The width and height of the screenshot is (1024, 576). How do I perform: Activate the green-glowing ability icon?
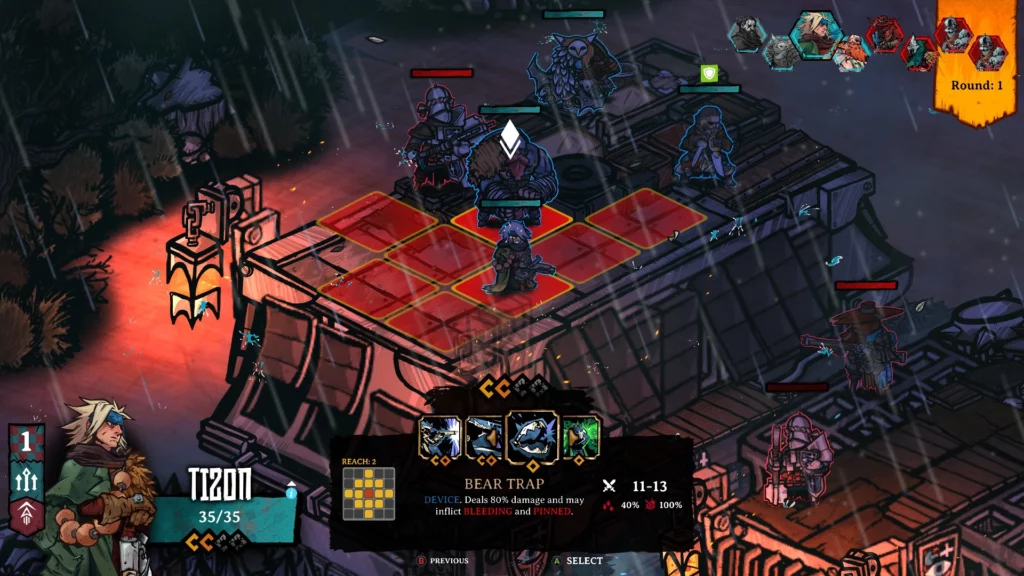coord(581,438)
